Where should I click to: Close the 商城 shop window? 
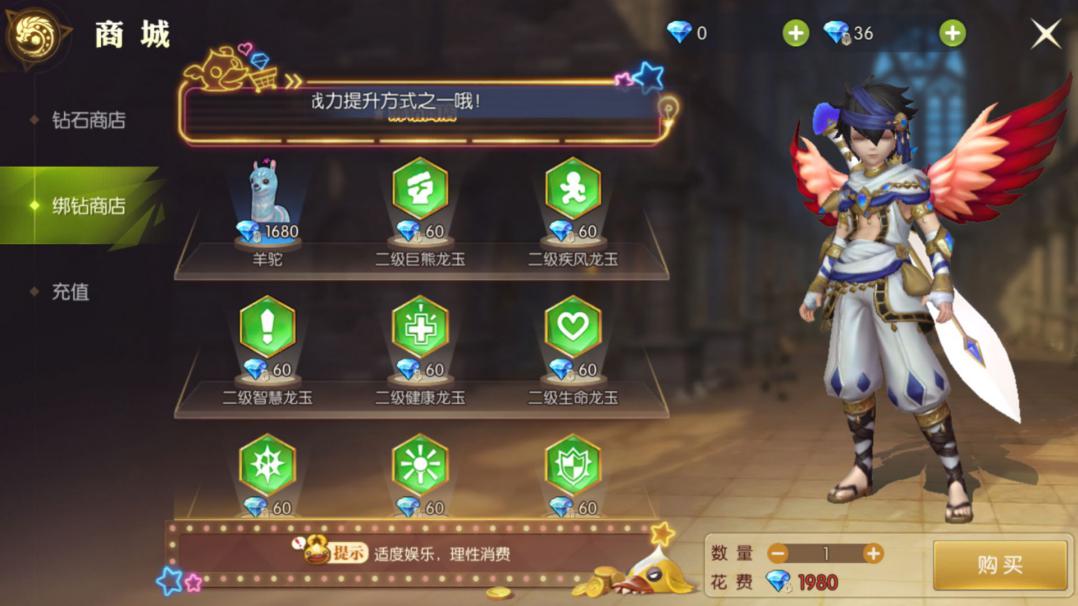[x=1045, y=34]
